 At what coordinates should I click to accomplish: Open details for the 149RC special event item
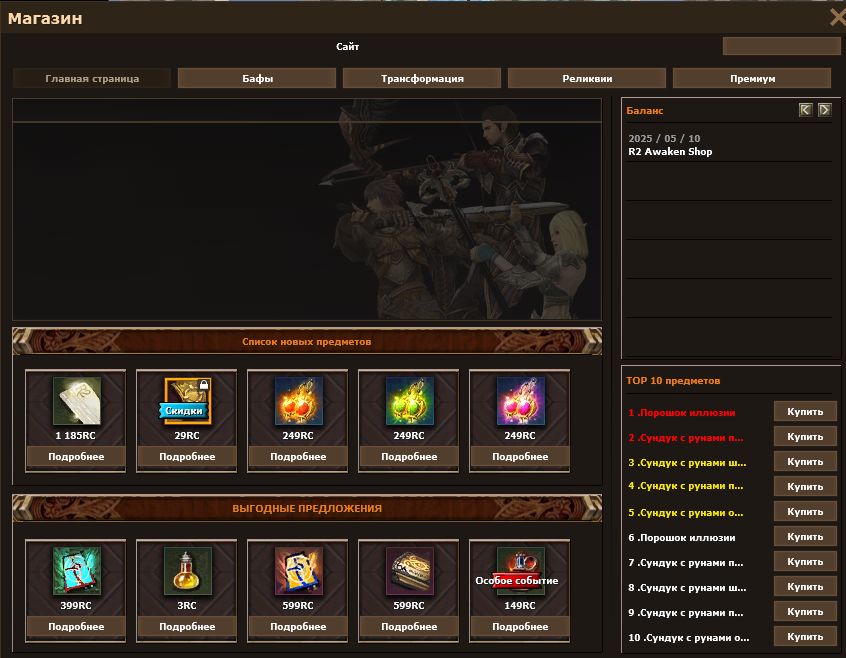coord(520,627)
